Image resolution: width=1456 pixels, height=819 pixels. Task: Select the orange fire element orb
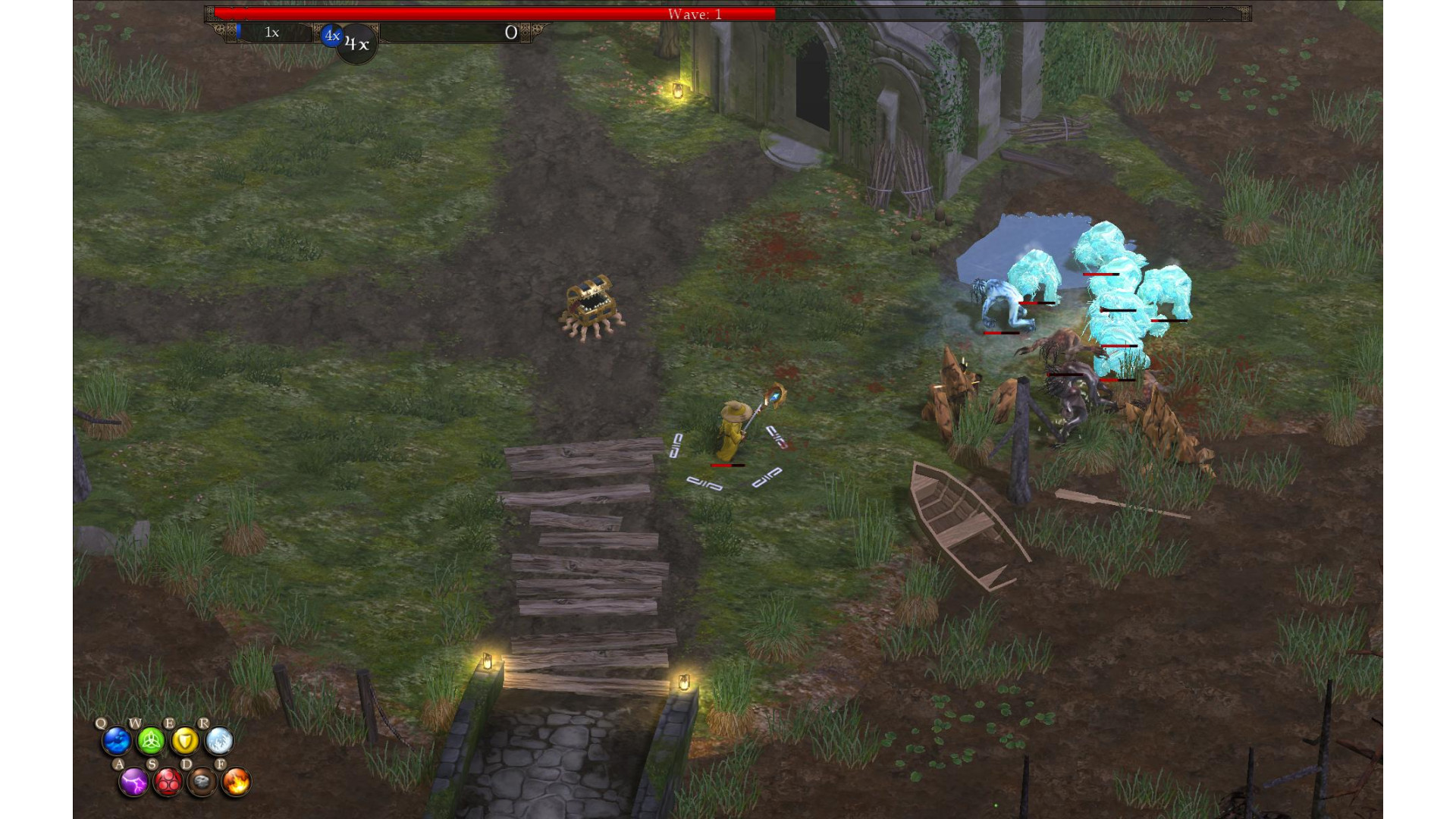(x=236, y=782)
